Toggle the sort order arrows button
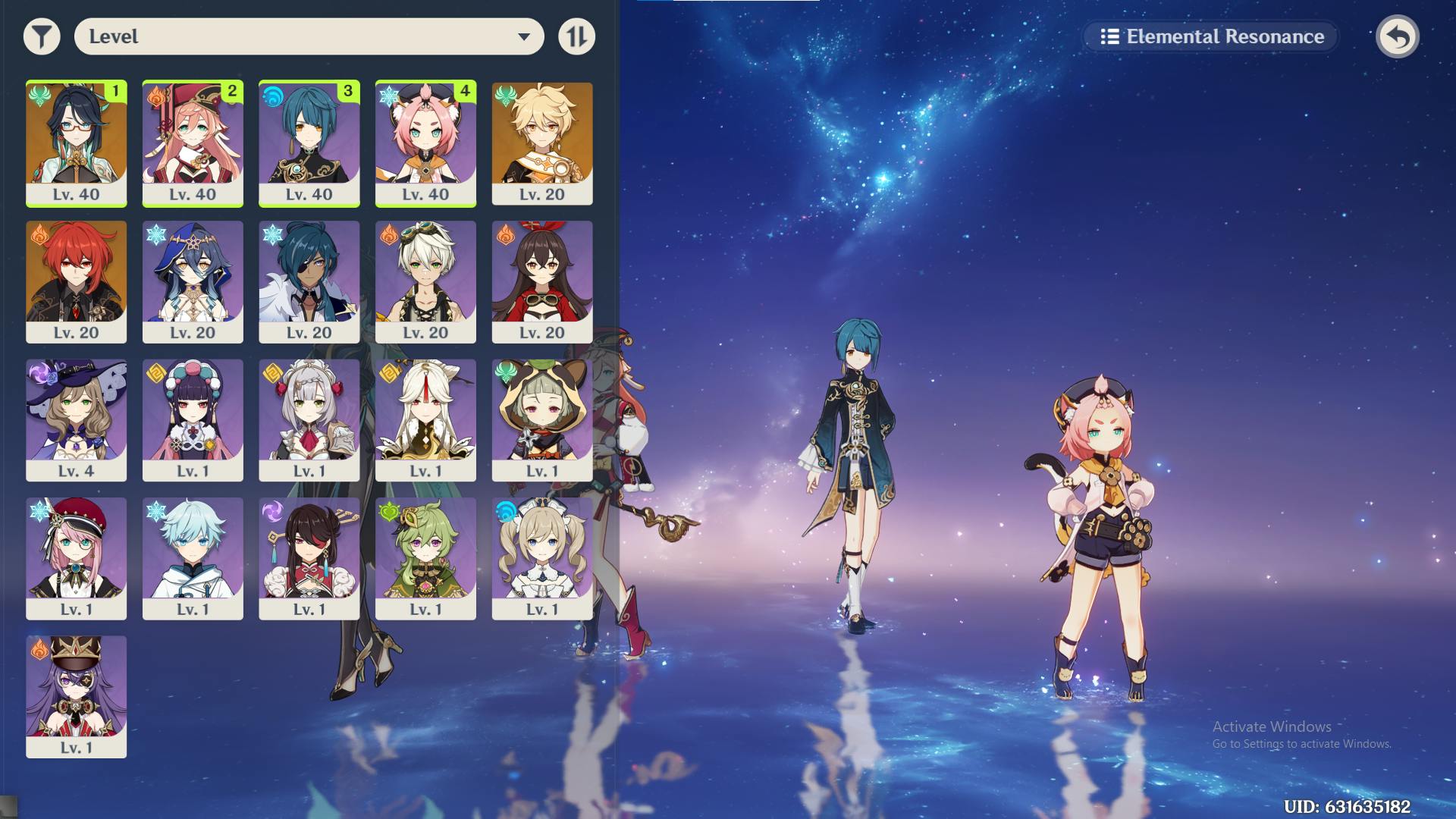1456x819 pixels. pyautogui.click(x=576, y=36)
